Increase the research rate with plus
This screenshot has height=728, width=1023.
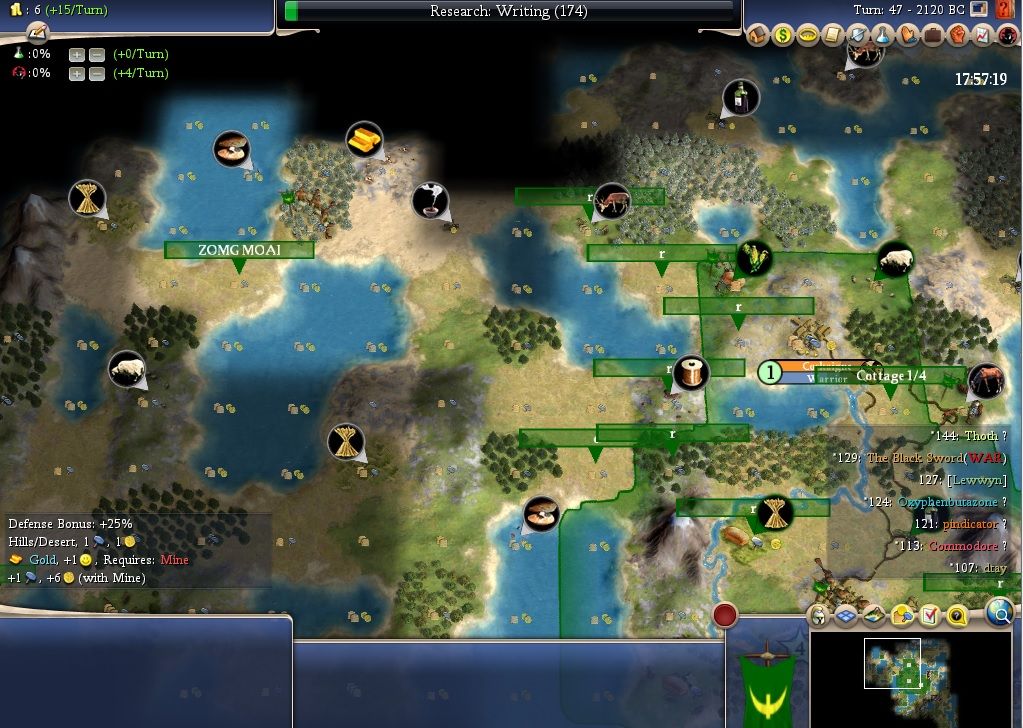[x=77, y=54]
